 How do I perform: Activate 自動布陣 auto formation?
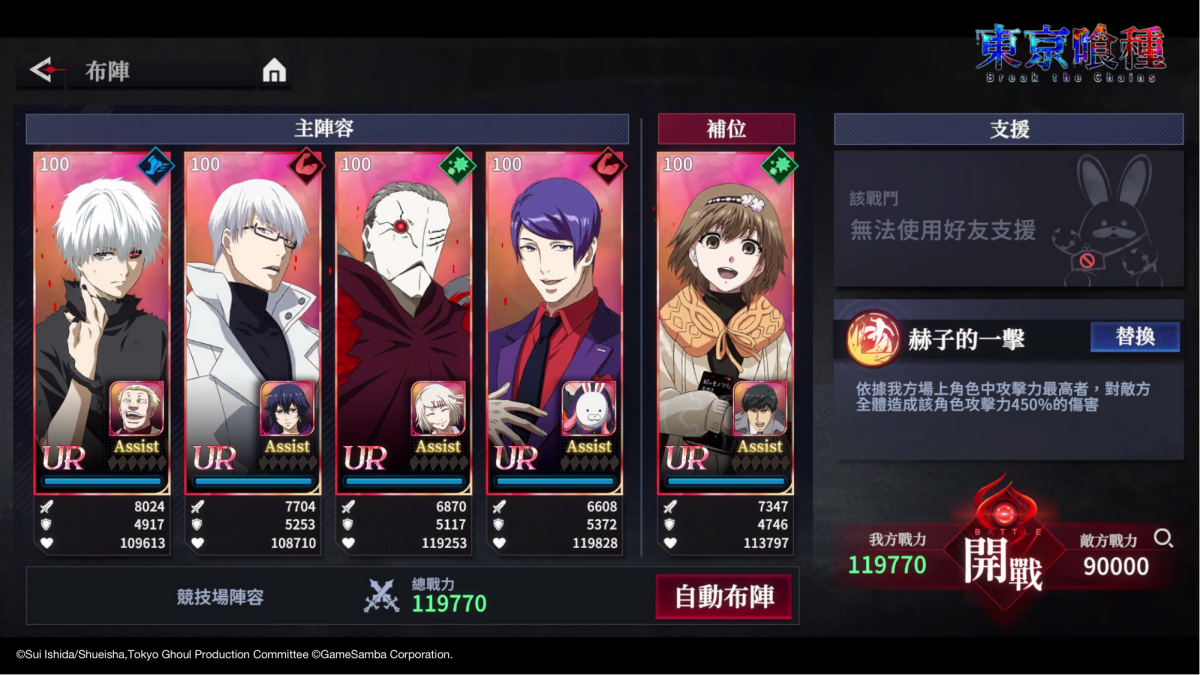[724, 597]
